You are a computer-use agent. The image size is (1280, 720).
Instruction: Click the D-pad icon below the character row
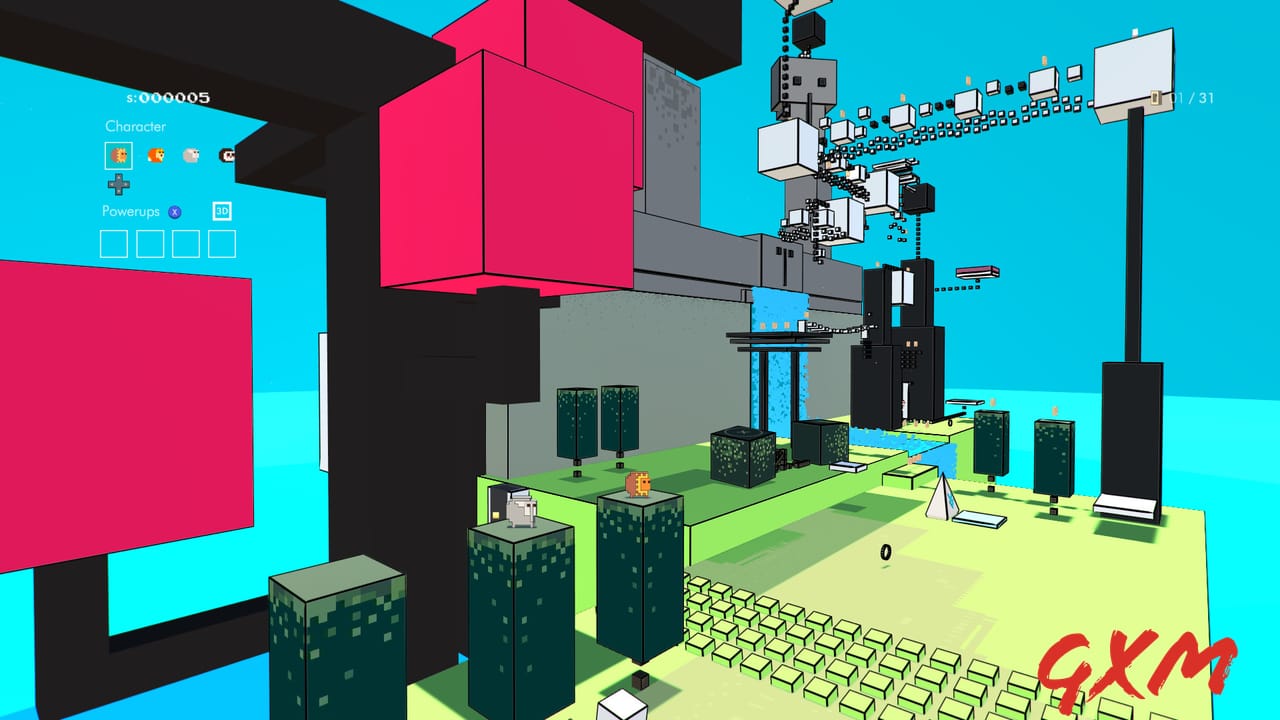point(119,184)
